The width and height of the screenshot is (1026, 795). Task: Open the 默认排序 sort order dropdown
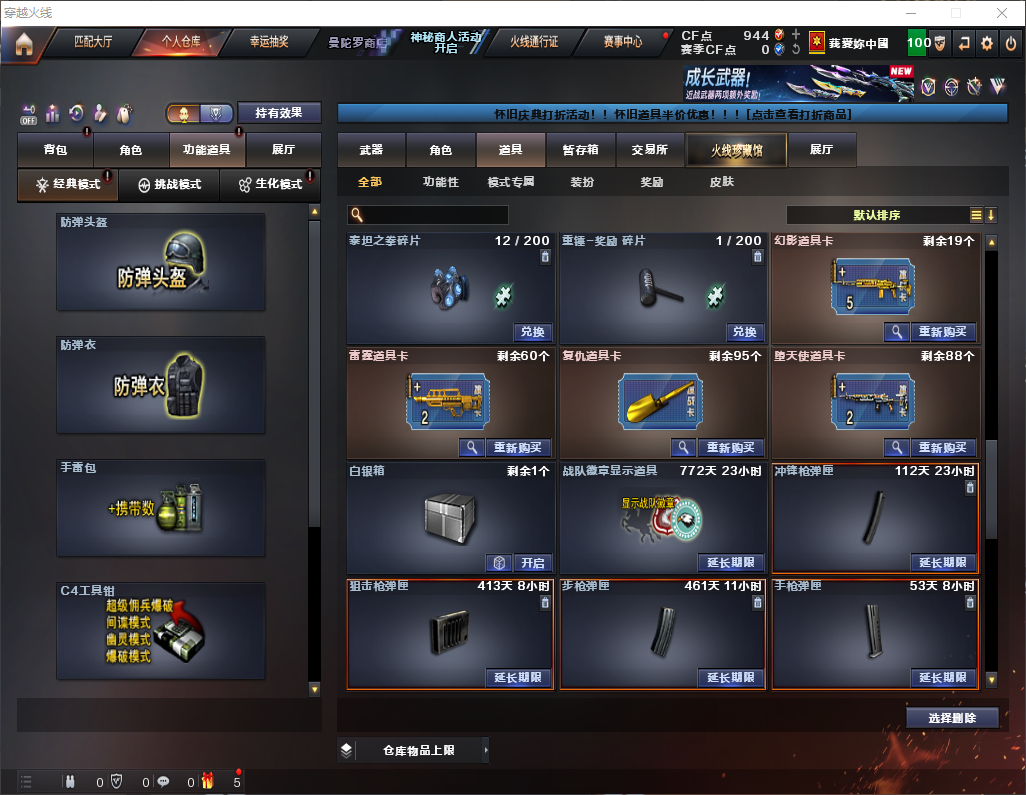882,215
